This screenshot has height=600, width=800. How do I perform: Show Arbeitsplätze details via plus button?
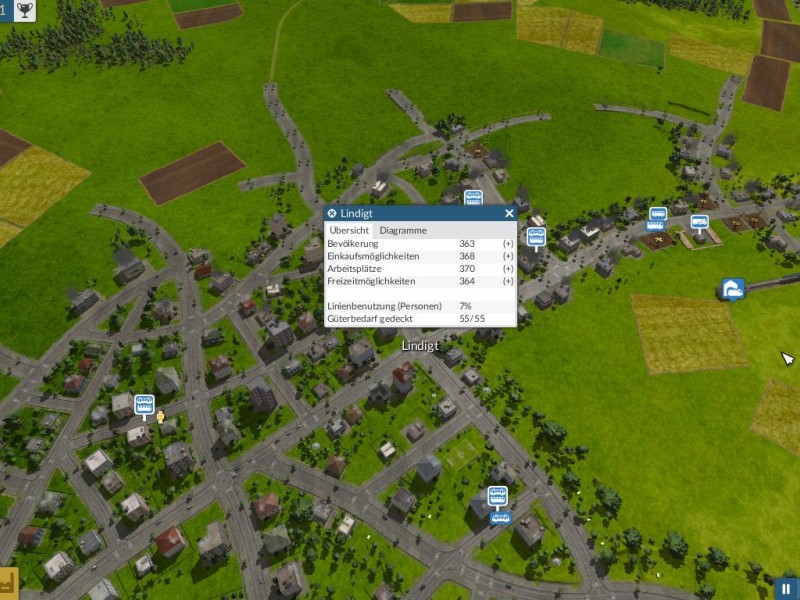(508, 269)
